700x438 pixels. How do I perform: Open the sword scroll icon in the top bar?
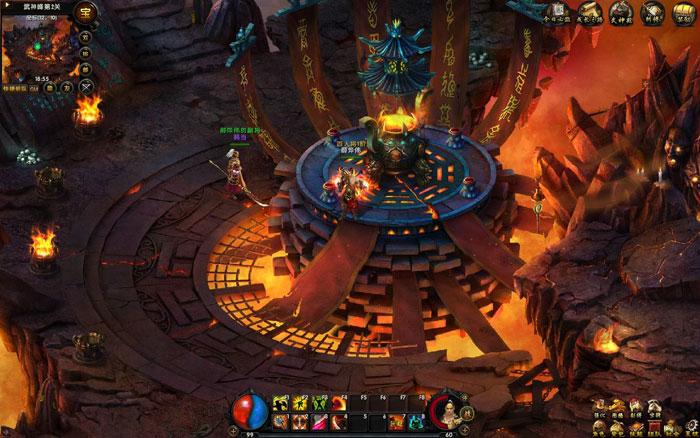(x=650, y=14)
